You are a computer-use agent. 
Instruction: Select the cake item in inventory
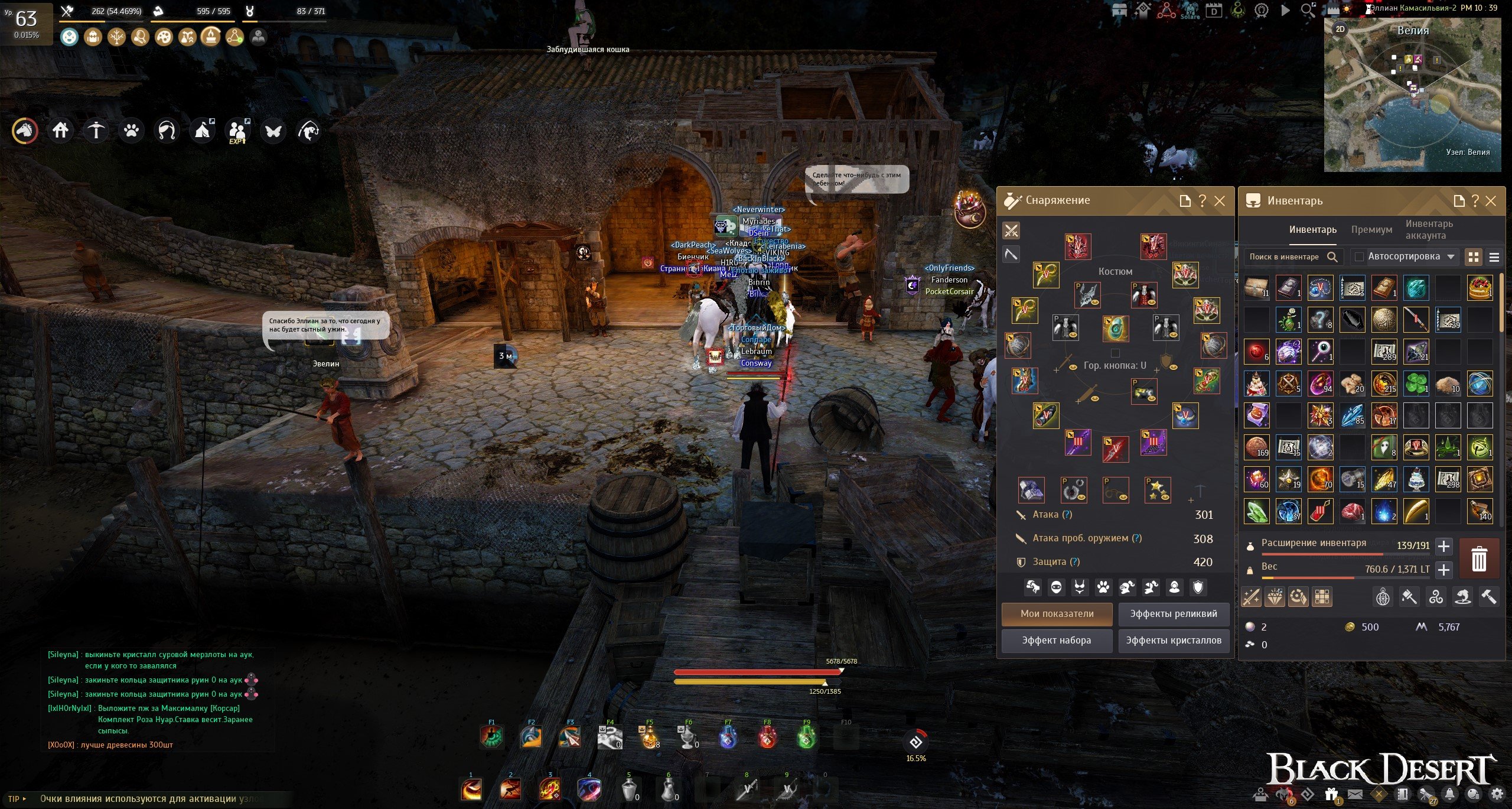[1480, 288]
